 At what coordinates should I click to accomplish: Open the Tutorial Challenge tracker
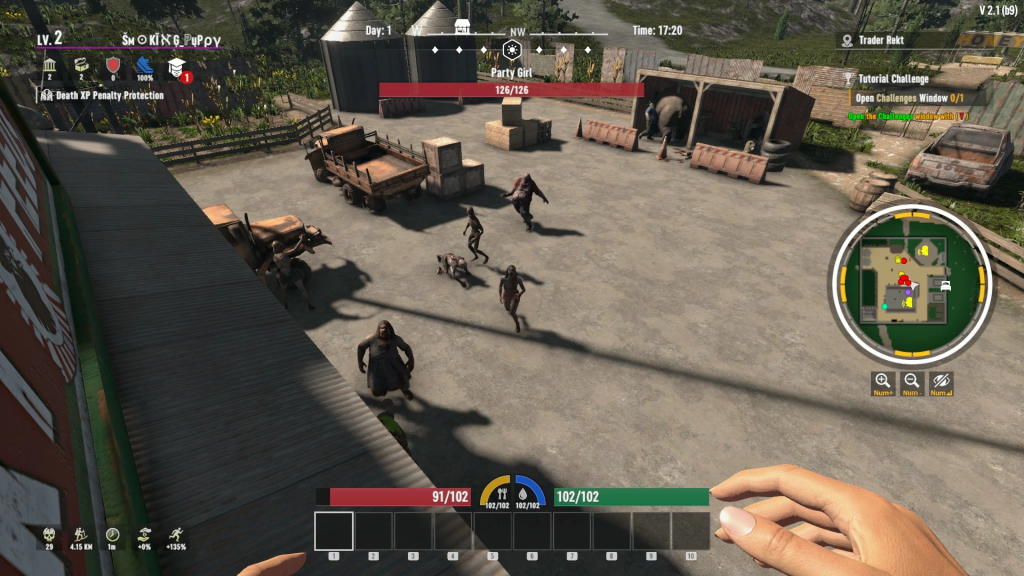pos(894,79)
